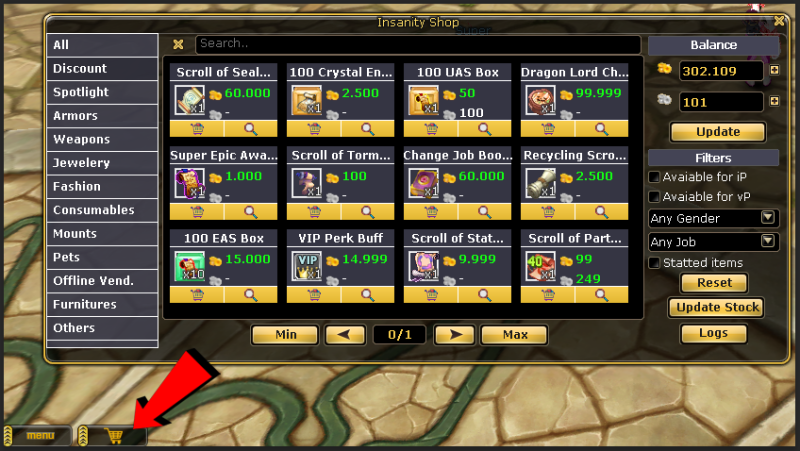Click the Update Stock button
The image size is (800, 451).
pos(713,308)
